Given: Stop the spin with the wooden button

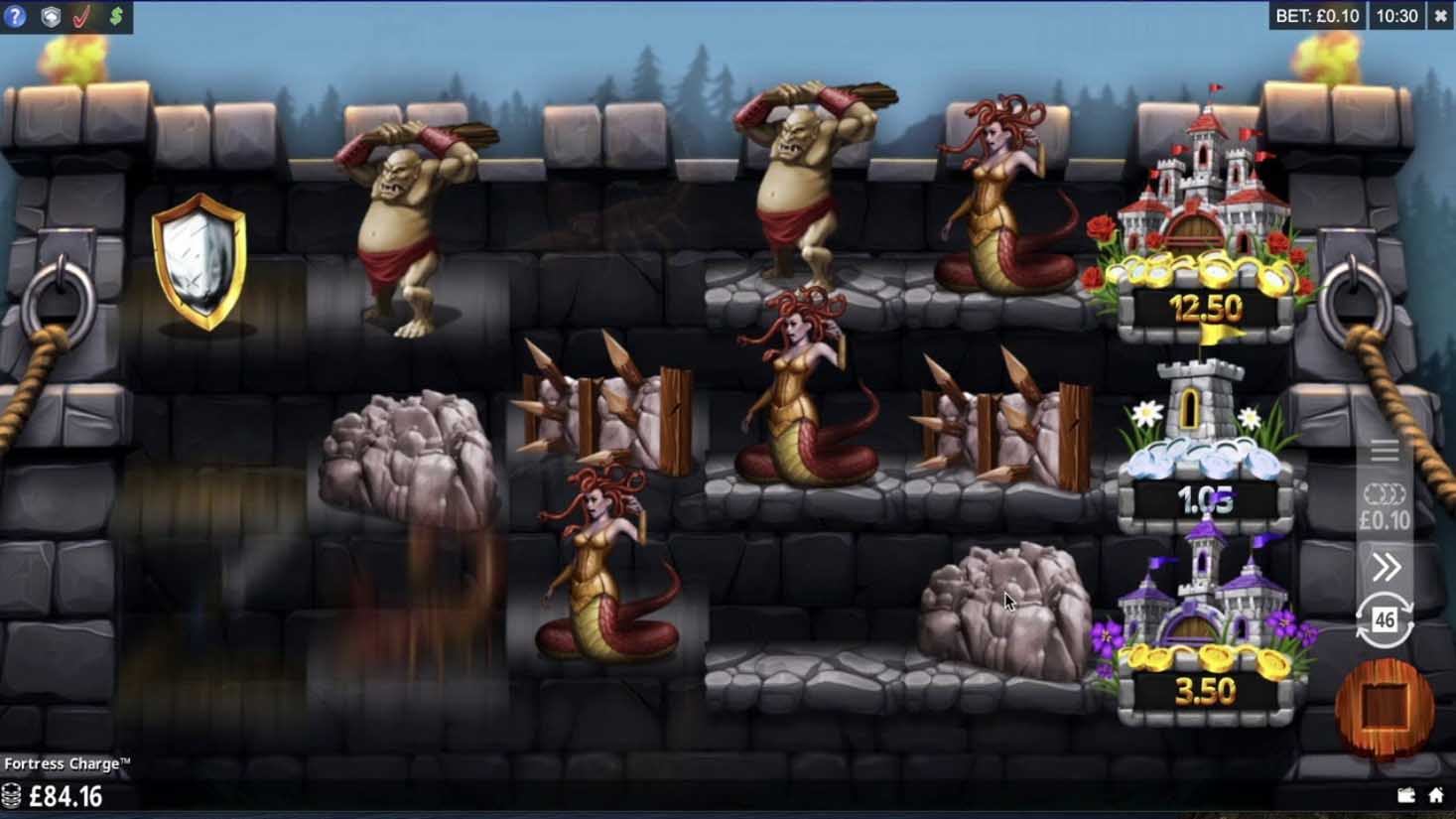Looking at the screenshot, I should click(x=1386, y=707).
